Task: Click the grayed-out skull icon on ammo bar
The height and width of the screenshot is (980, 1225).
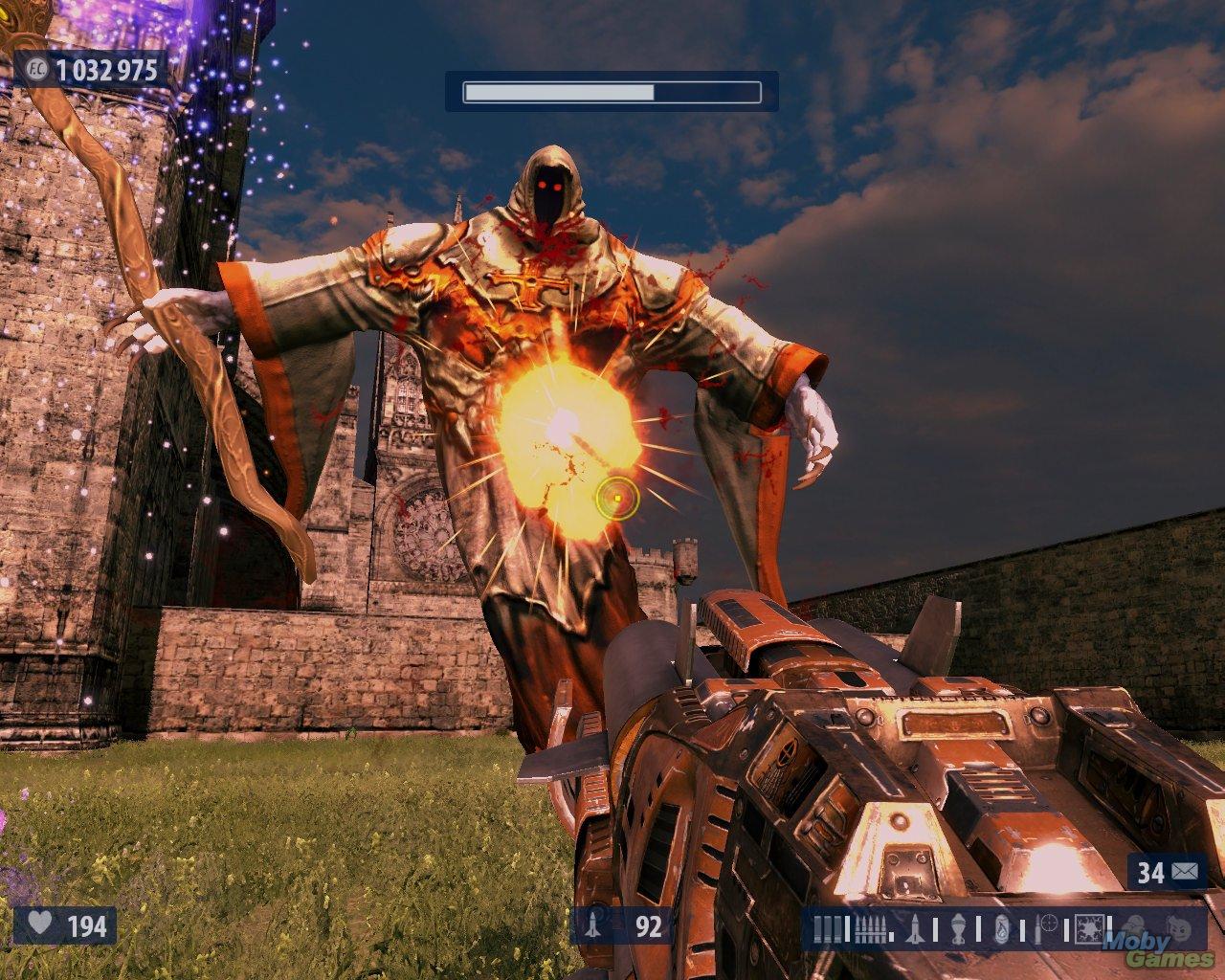Action: 1136,925
